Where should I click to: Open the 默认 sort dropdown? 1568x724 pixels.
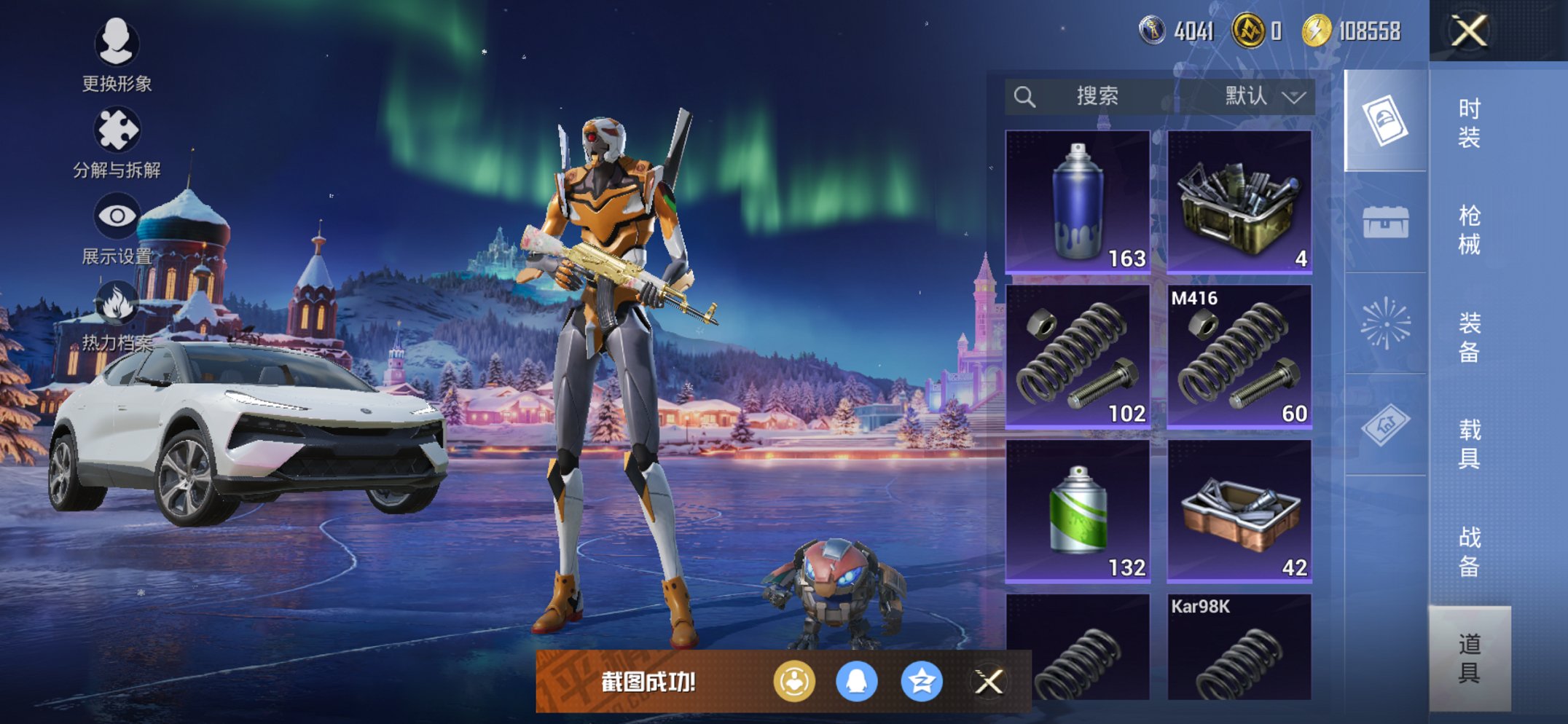(1264, 96)
